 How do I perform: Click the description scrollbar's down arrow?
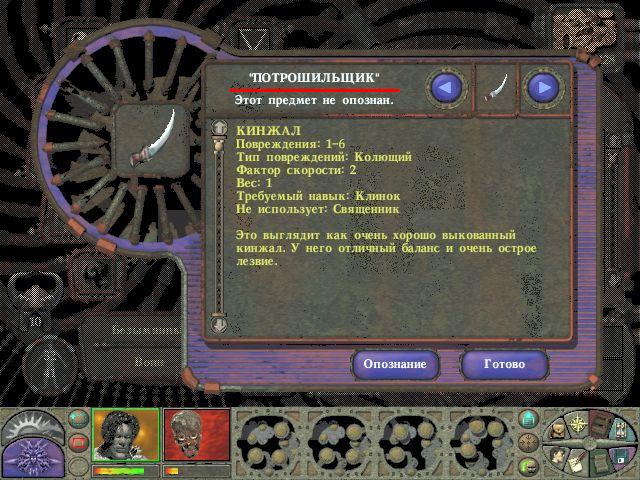click(219, 323)
